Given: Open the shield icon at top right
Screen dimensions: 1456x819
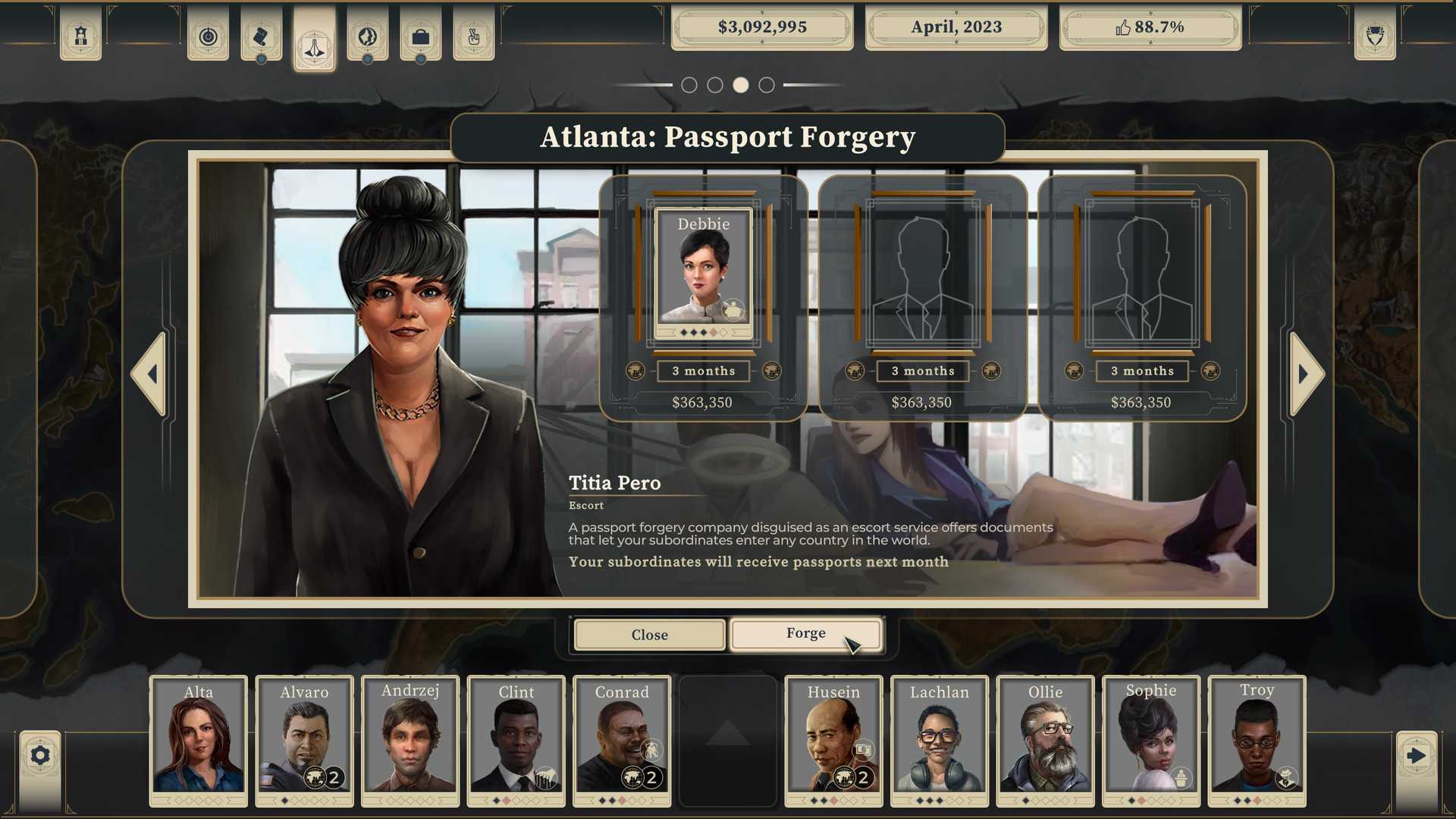Looking at the screenshot, I should pyautogui.click(x=1375, y=35).
